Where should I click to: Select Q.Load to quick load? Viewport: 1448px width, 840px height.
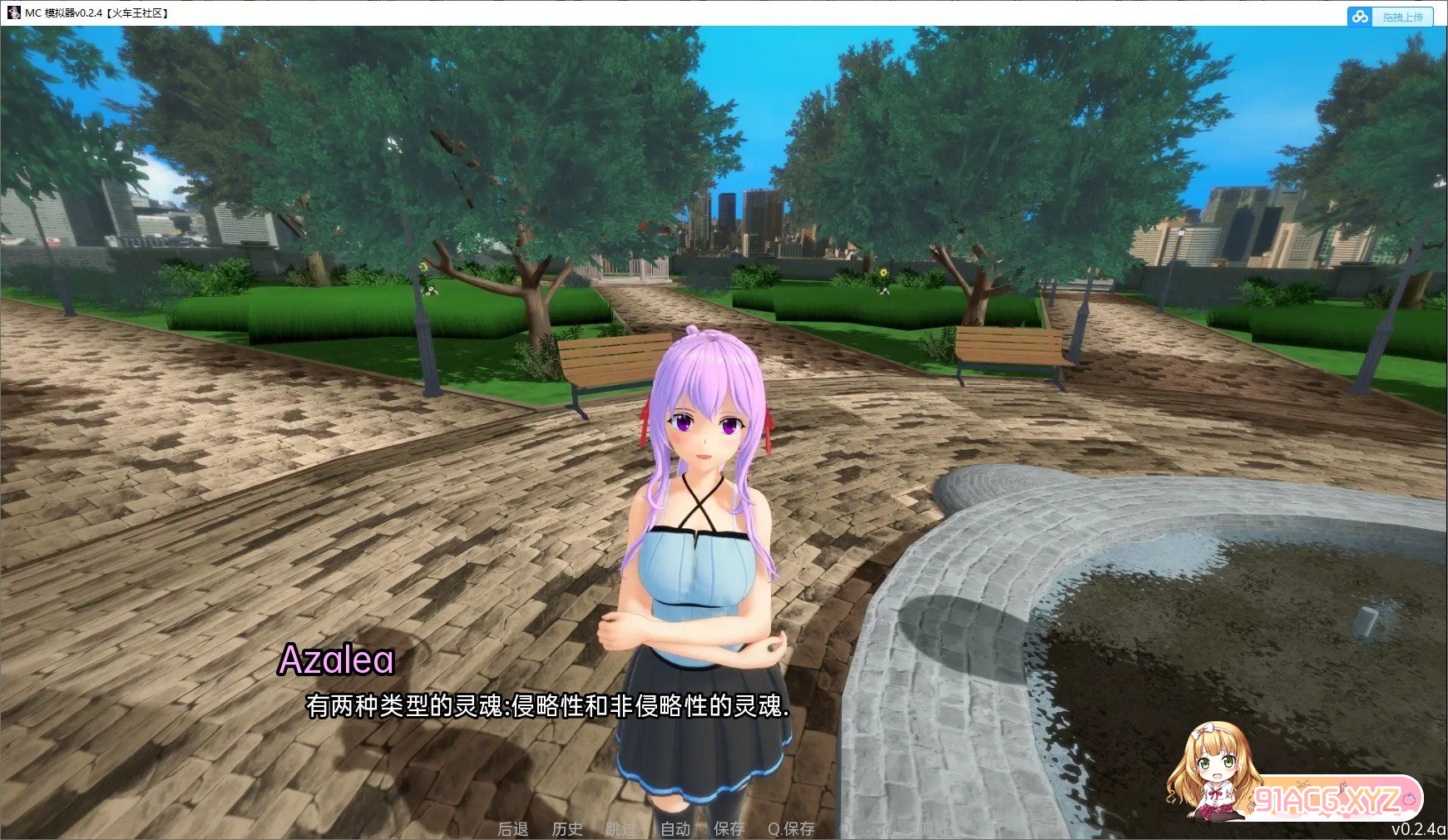[867, 829]
